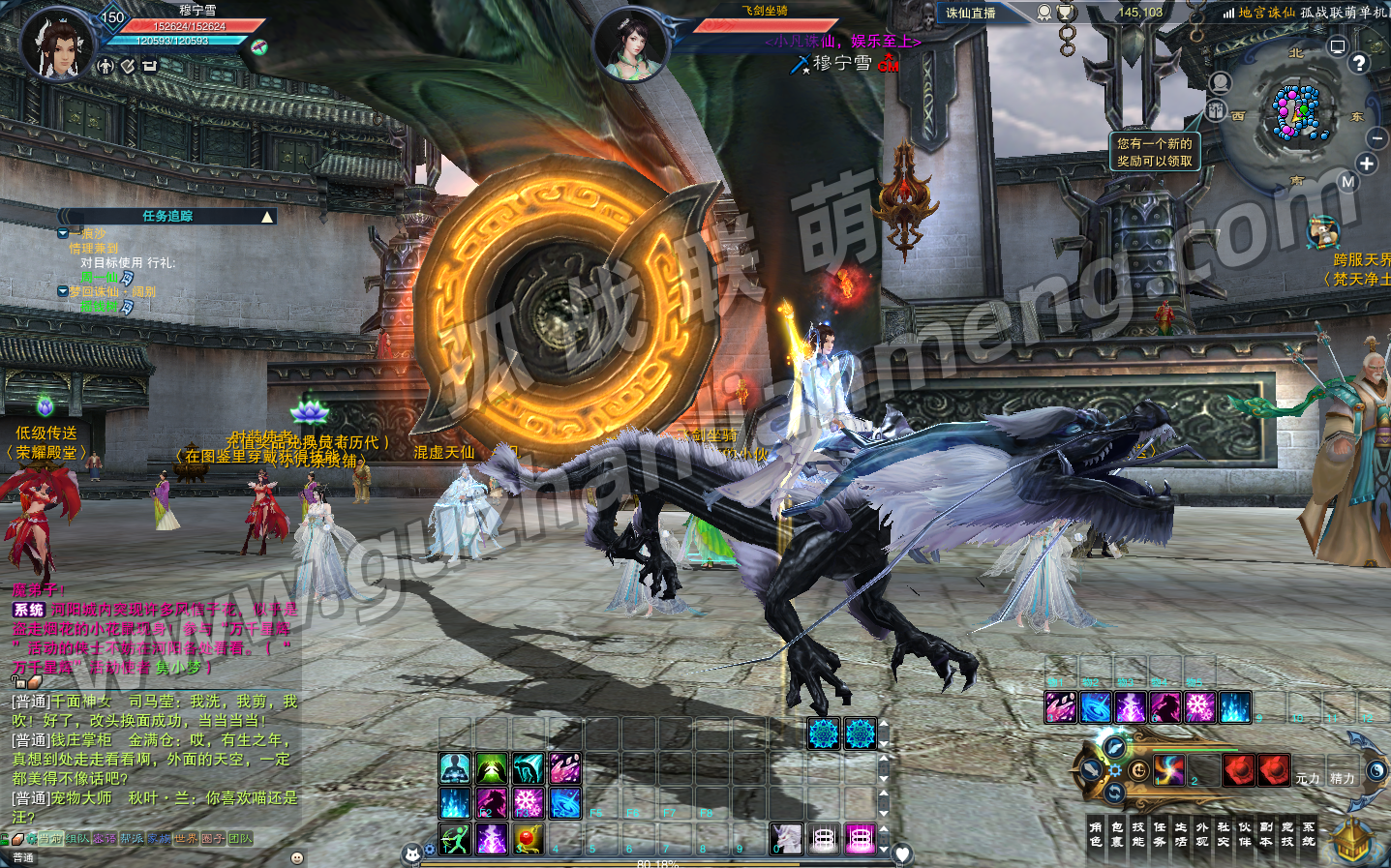Open the help question mark button
Screen dimensions: 1391x868
1359,63
